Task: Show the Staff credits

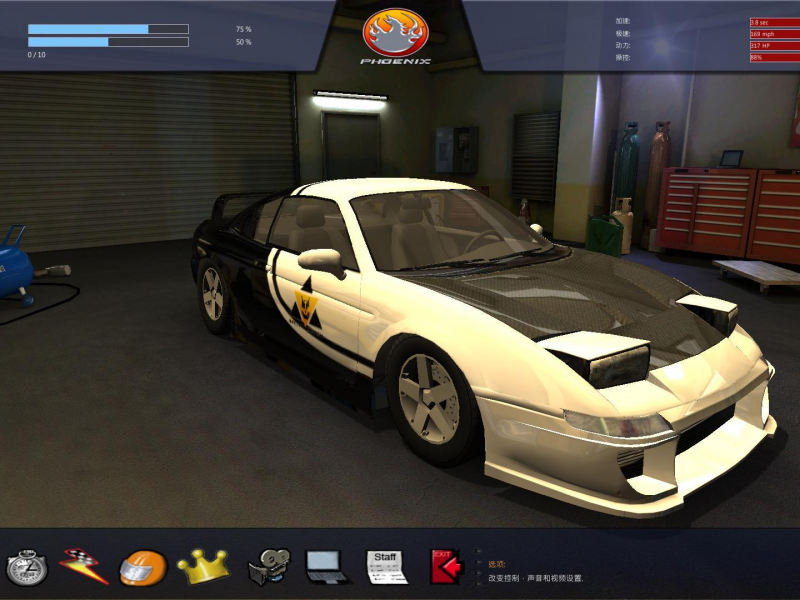Action: tap(386, 566)
